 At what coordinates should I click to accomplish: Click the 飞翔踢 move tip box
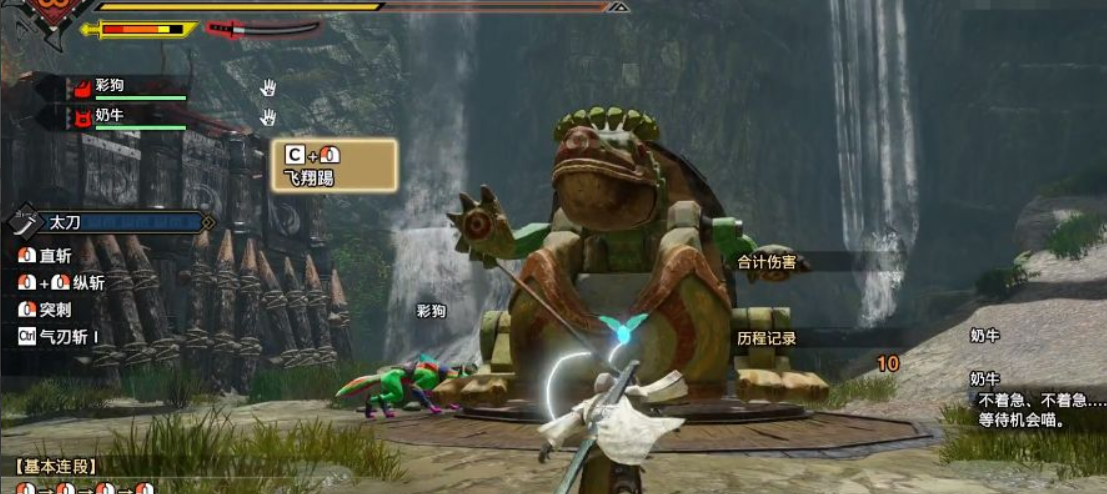point(334,166)
